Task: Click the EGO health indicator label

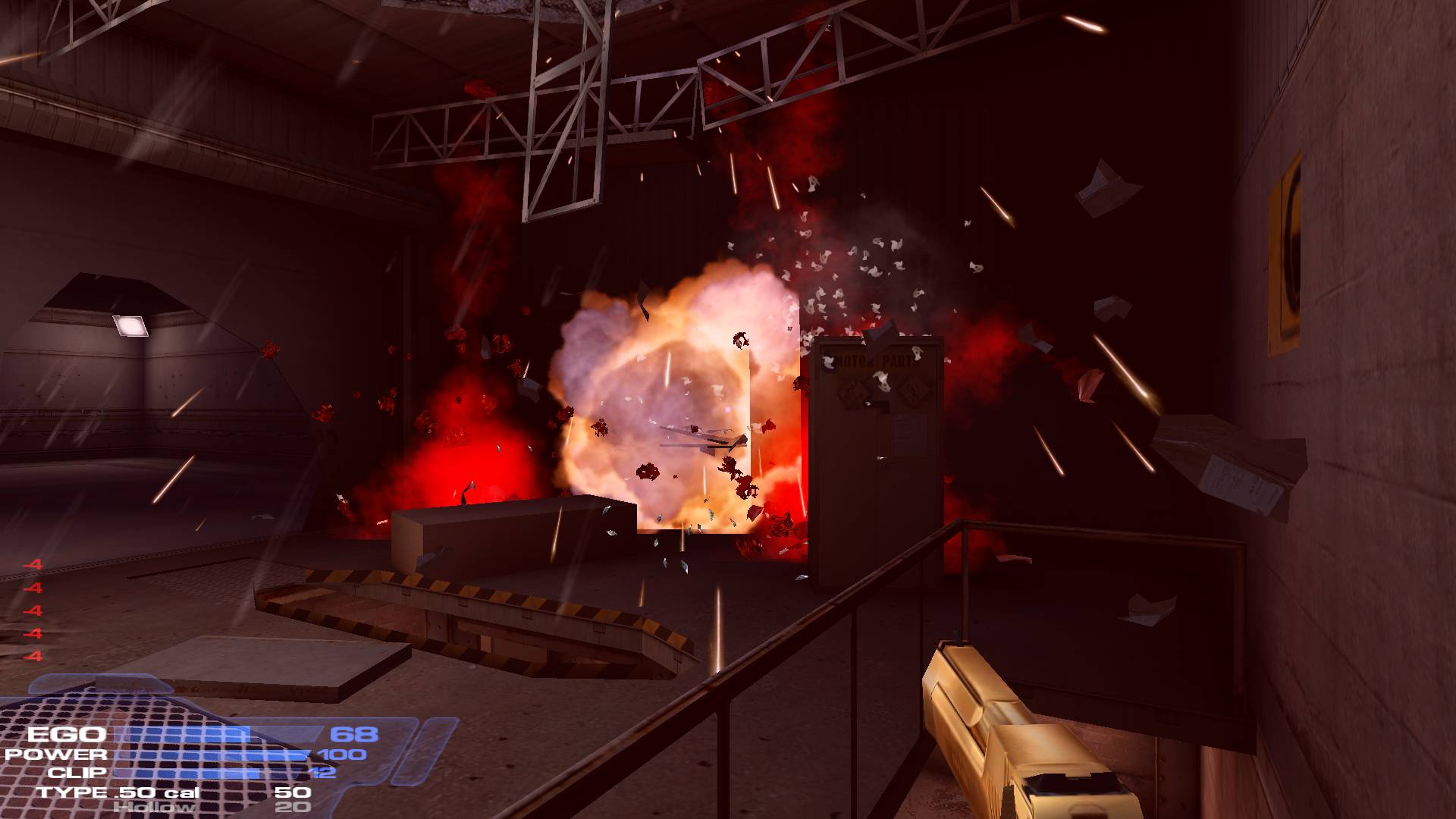Action: [67, 734]
